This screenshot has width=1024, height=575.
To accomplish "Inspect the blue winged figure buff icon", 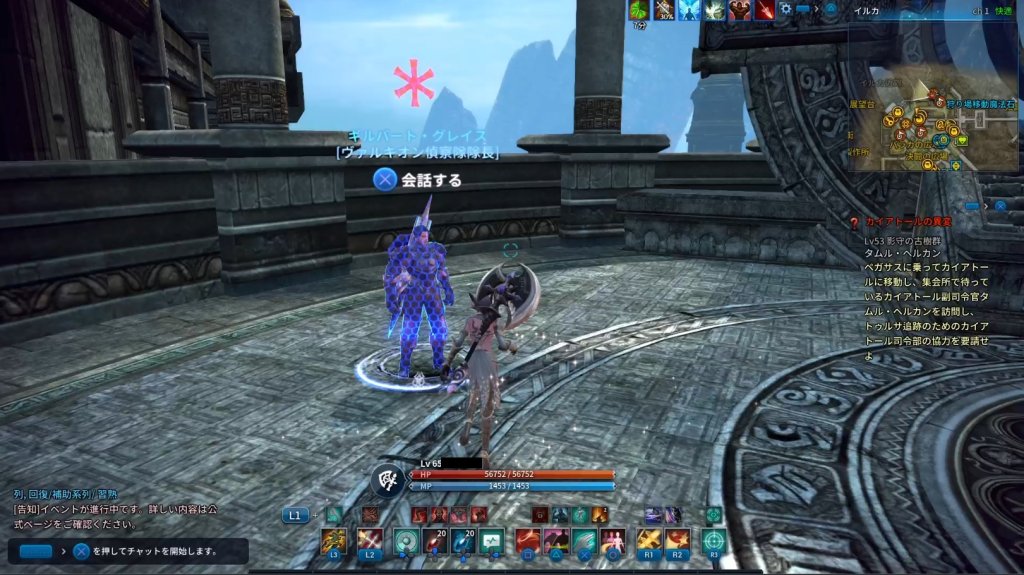I will coord(689,10).
